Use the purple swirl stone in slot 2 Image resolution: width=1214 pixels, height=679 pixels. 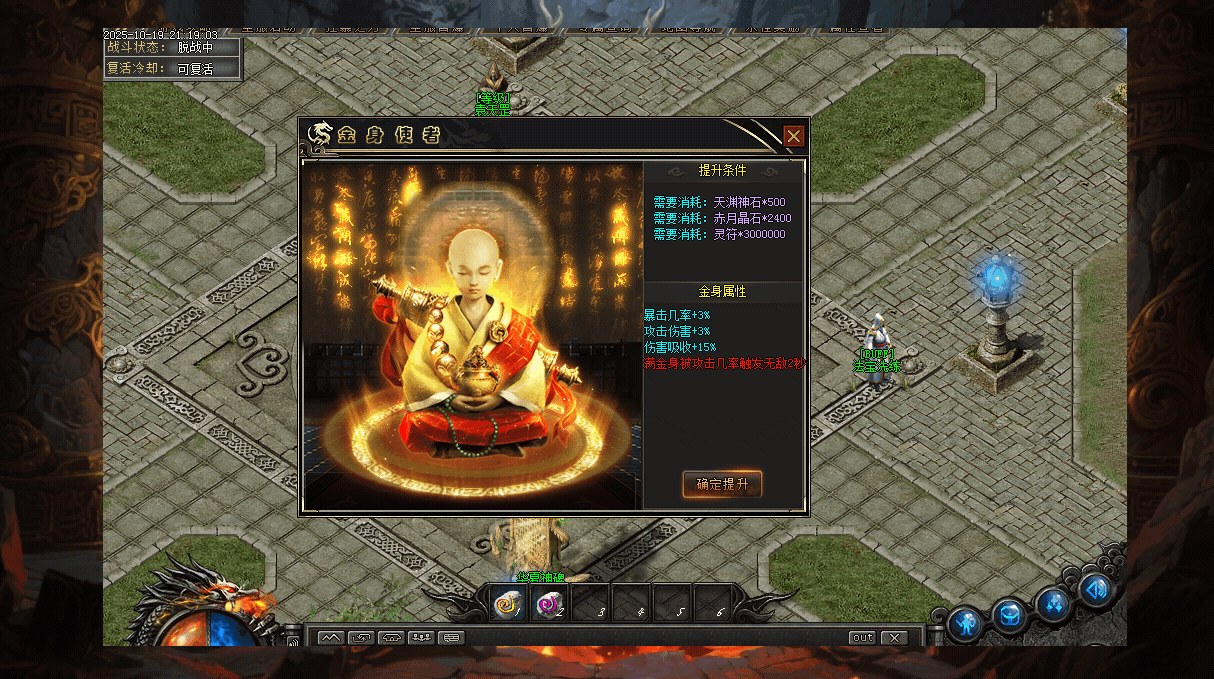pos(548,604)
